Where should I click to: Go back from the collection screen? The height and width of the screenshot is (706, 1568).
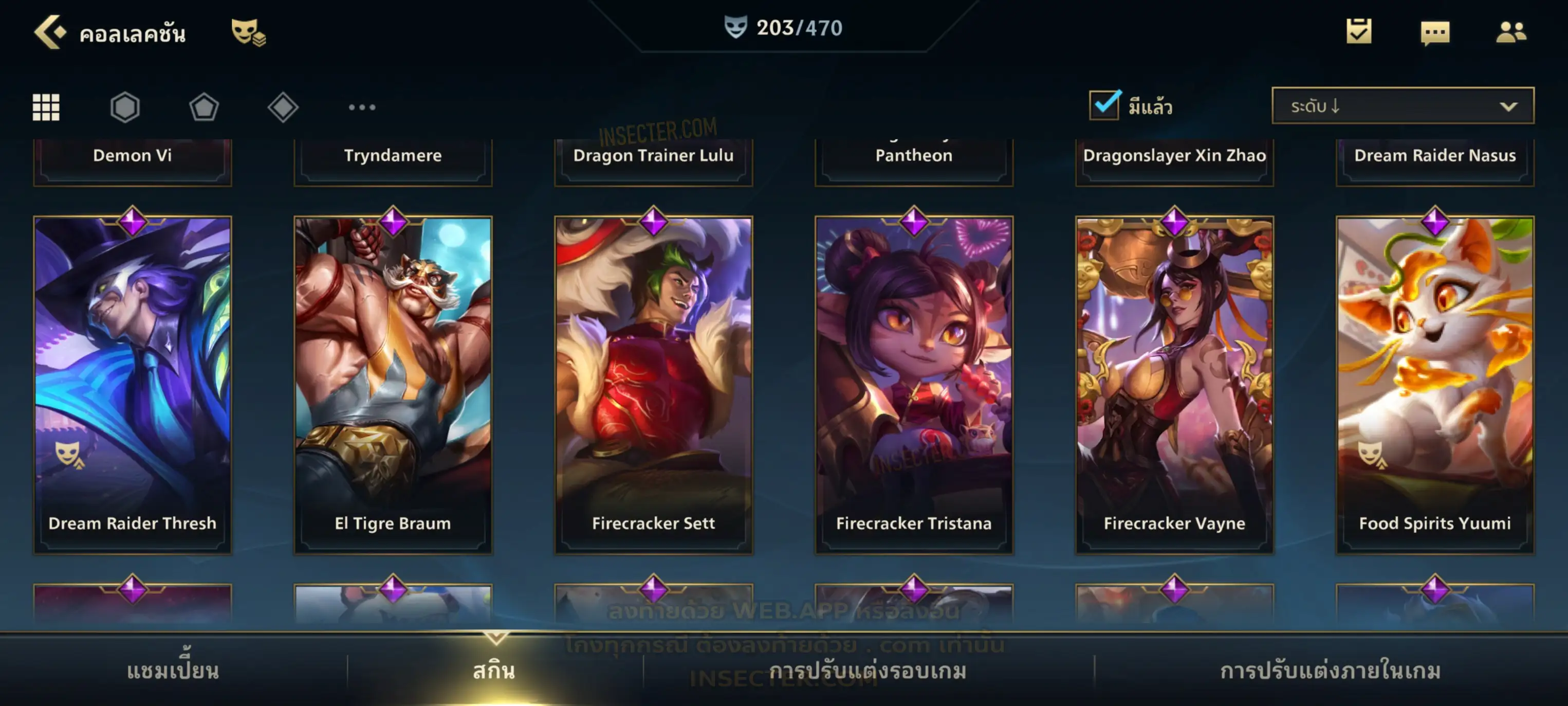click(x=50, y=32)
